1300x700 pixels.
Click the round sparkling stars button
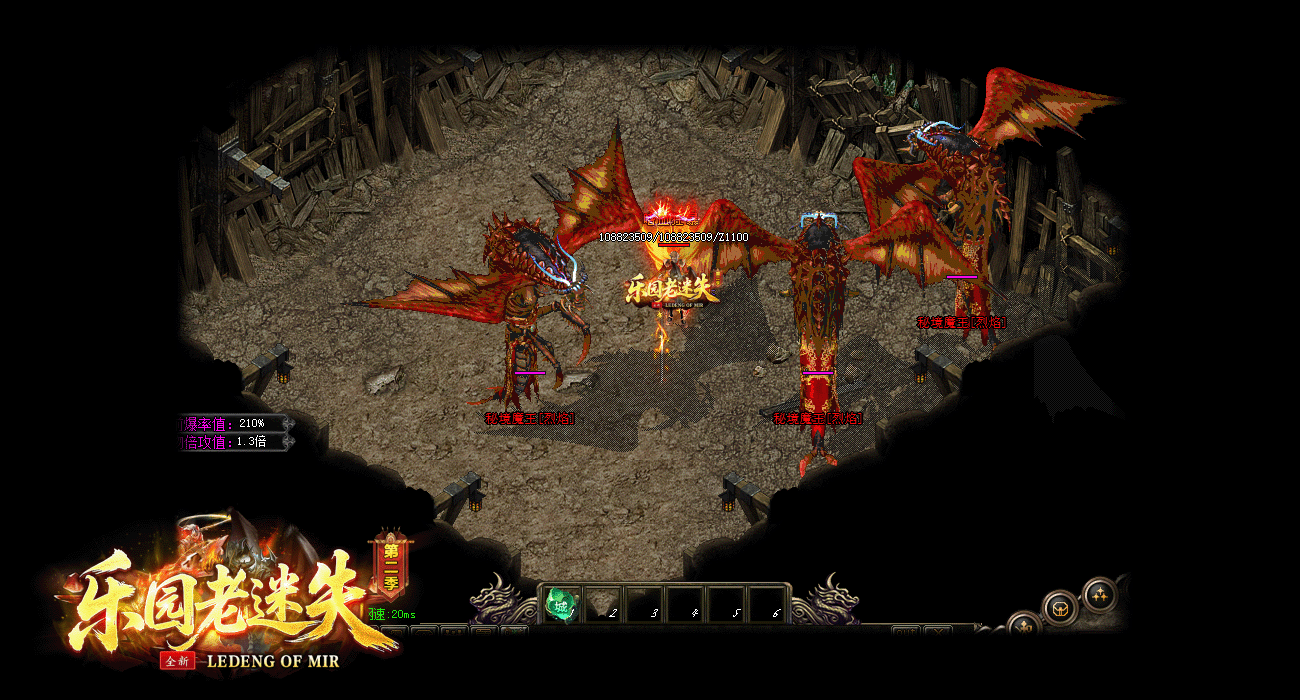tap(1099, 593)
